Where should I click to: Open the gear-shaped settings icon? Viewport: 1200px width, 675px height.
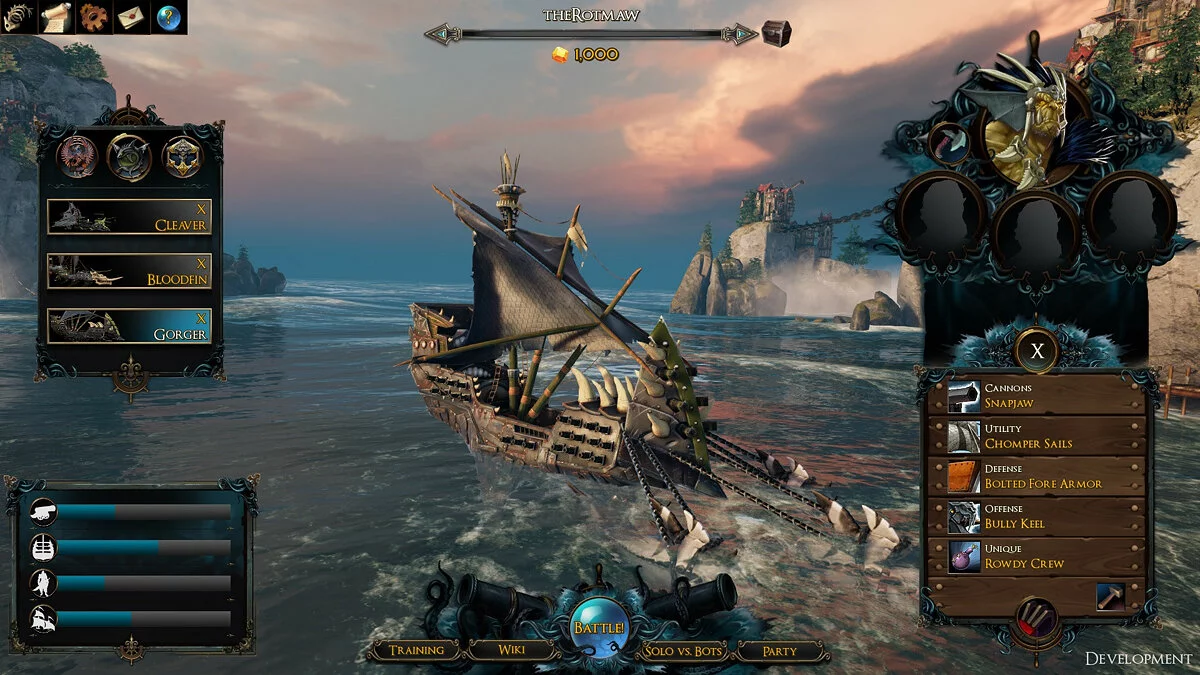(x=93, y=16)
